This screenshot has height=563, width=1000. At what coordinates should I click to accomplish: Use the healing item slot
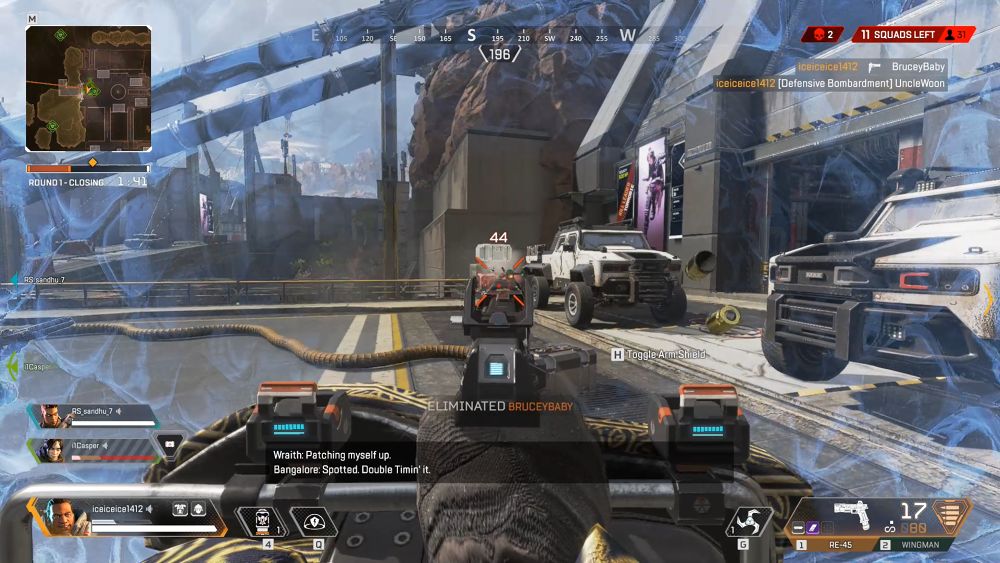263,522
